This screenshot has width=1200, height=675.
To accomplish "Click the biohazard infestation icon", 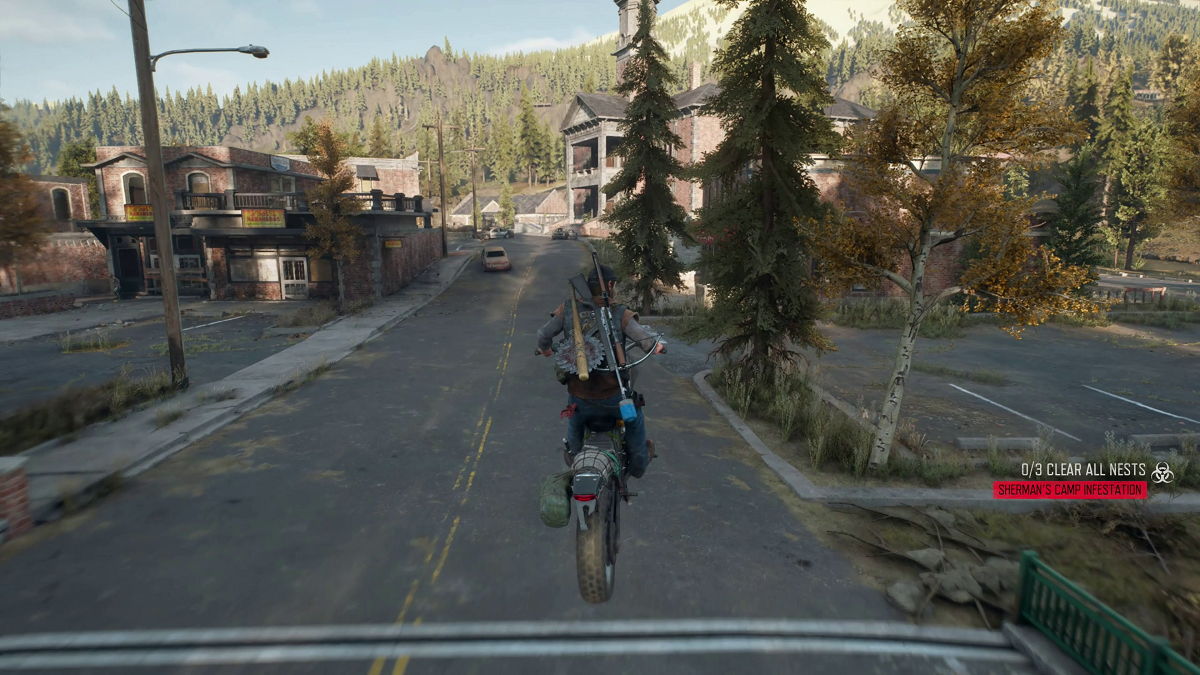I will pos(1162,472).
